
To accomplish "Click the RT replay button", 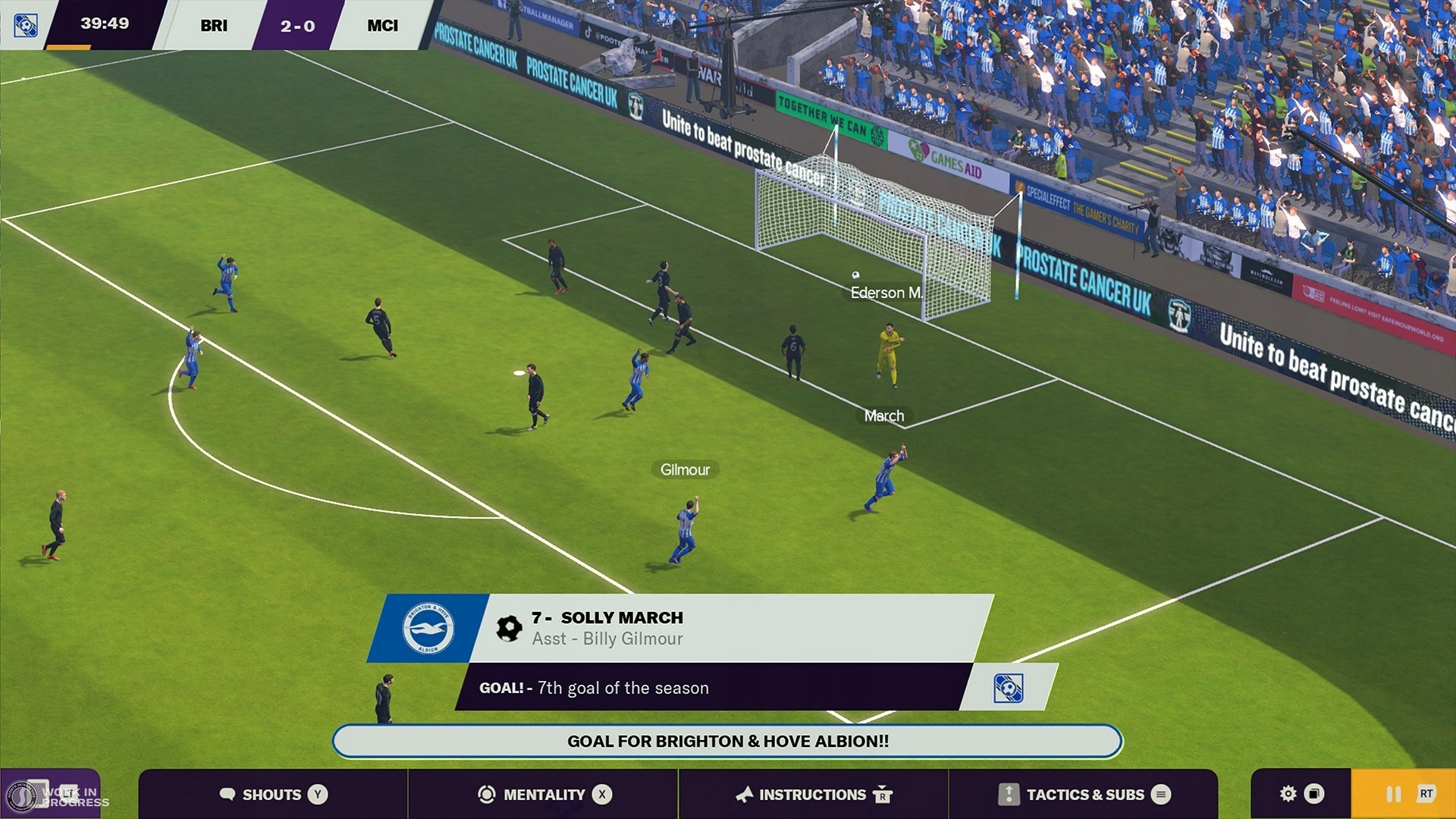I will (1426, 795).
